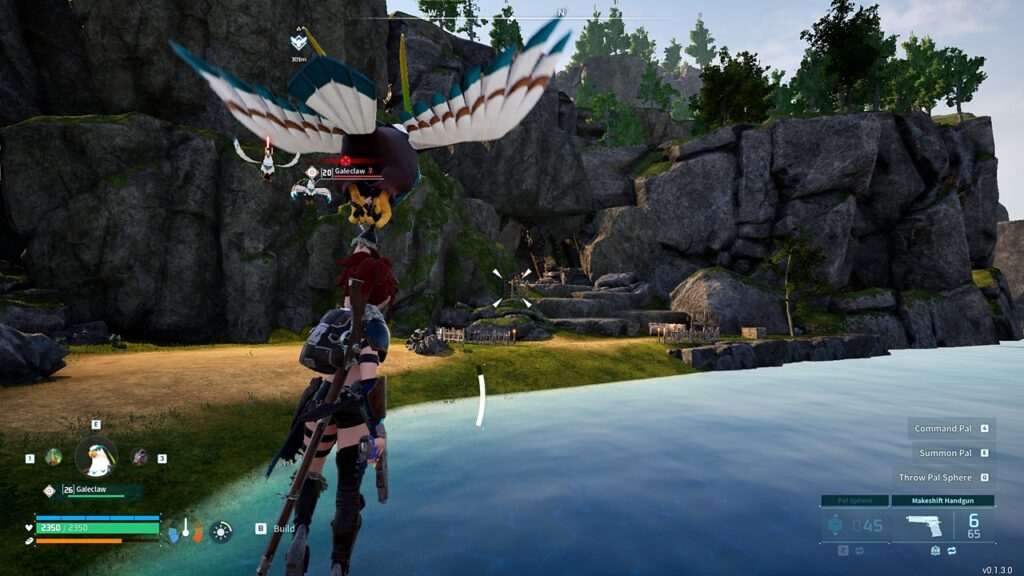The image size is (1024, 576).
Task: Select the Pal Sphere slot
Action: click(x=854, y=524)
